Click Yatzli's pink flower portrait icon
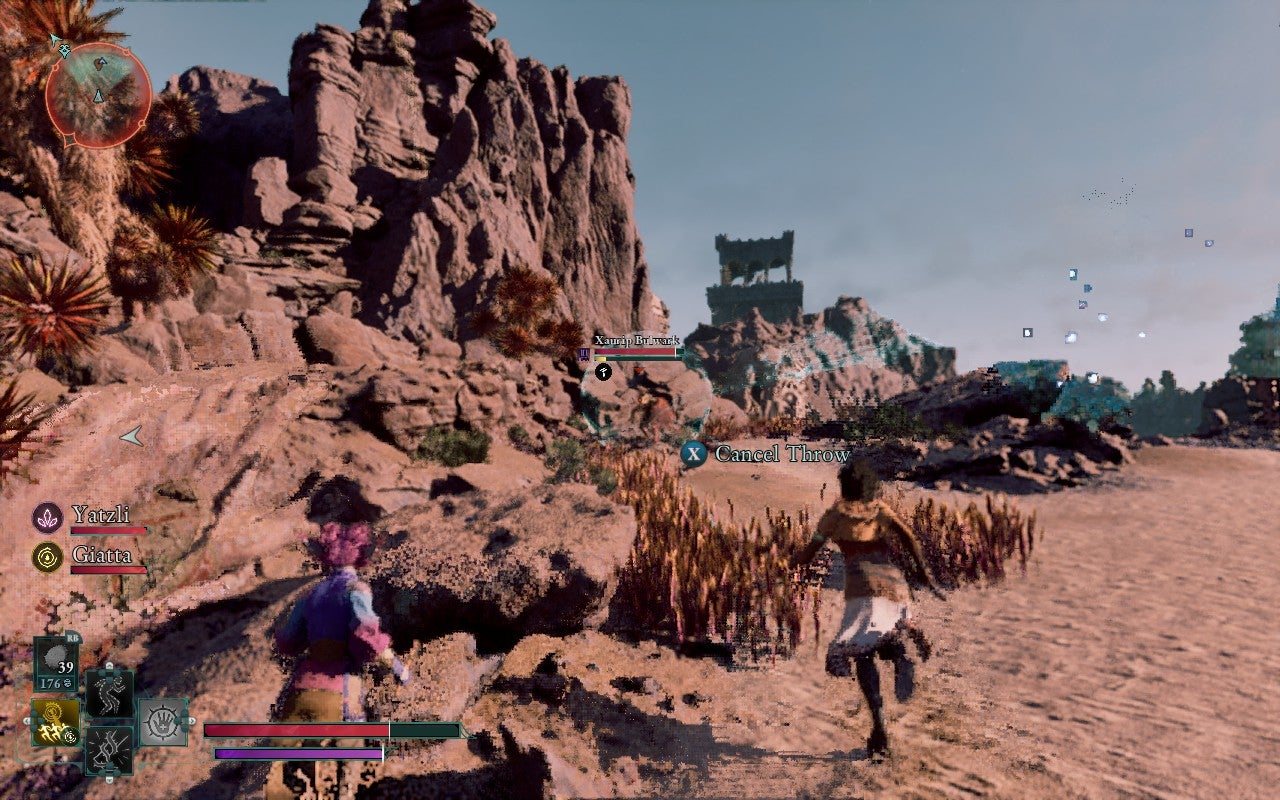 pyautogui.click(x=47, y=517)
